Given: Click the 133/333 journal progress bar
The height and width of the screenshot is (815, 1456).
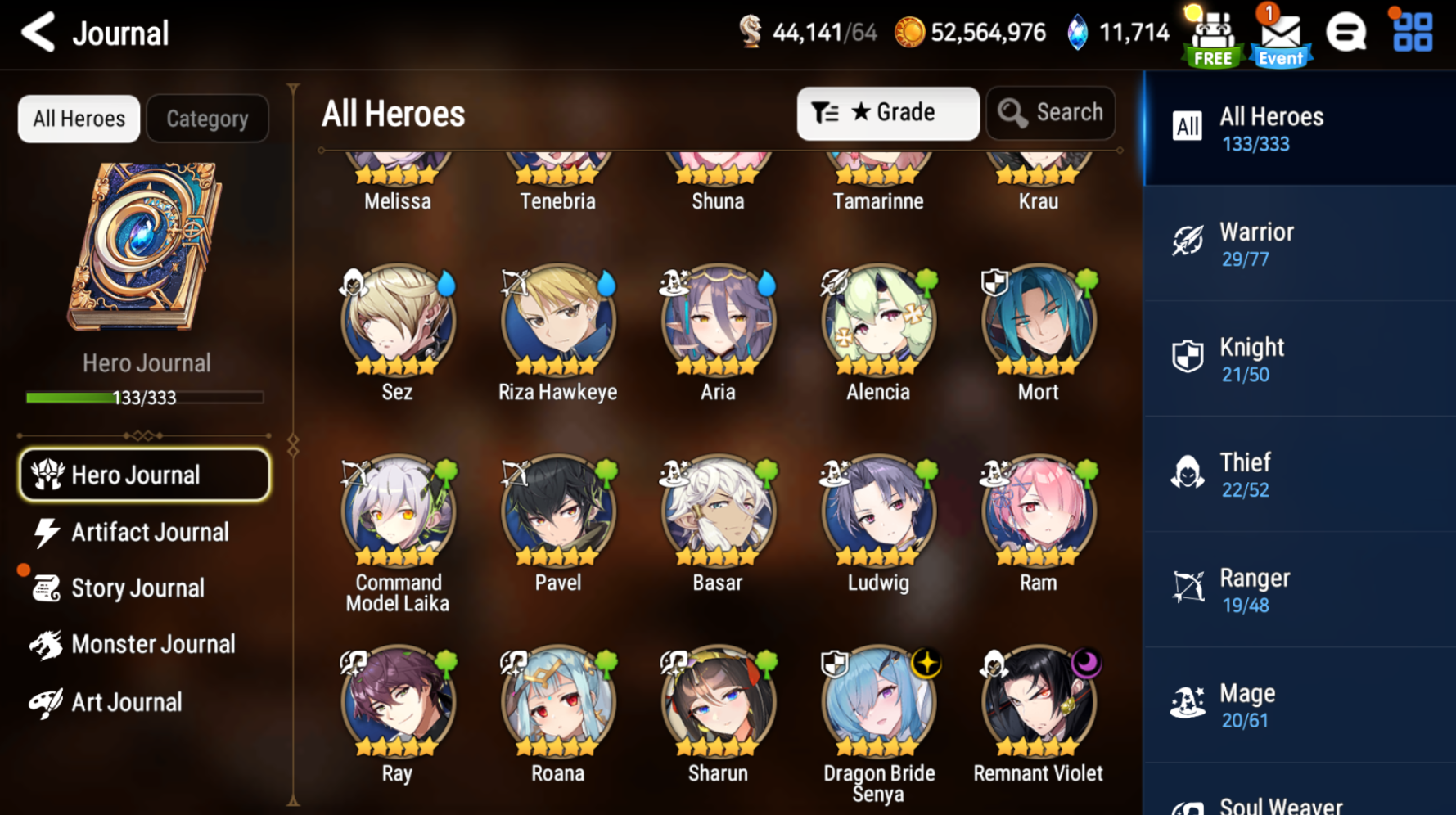Looking at the screenshot, I should coord(144,398).
